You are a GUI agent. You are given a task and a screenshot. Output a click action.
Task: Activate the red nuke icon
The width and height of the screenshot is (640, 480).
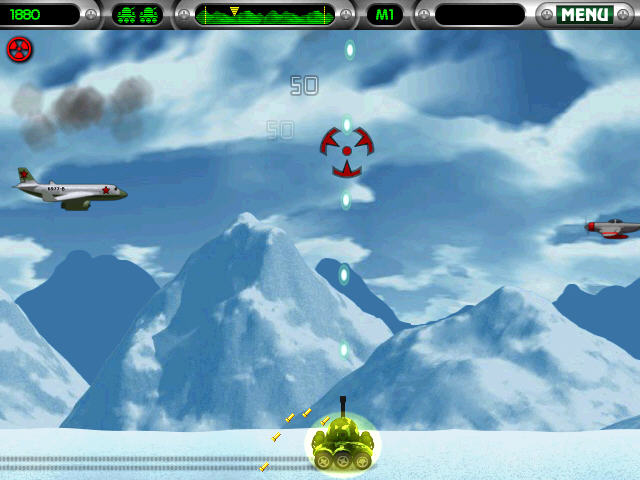pos(19,49)
